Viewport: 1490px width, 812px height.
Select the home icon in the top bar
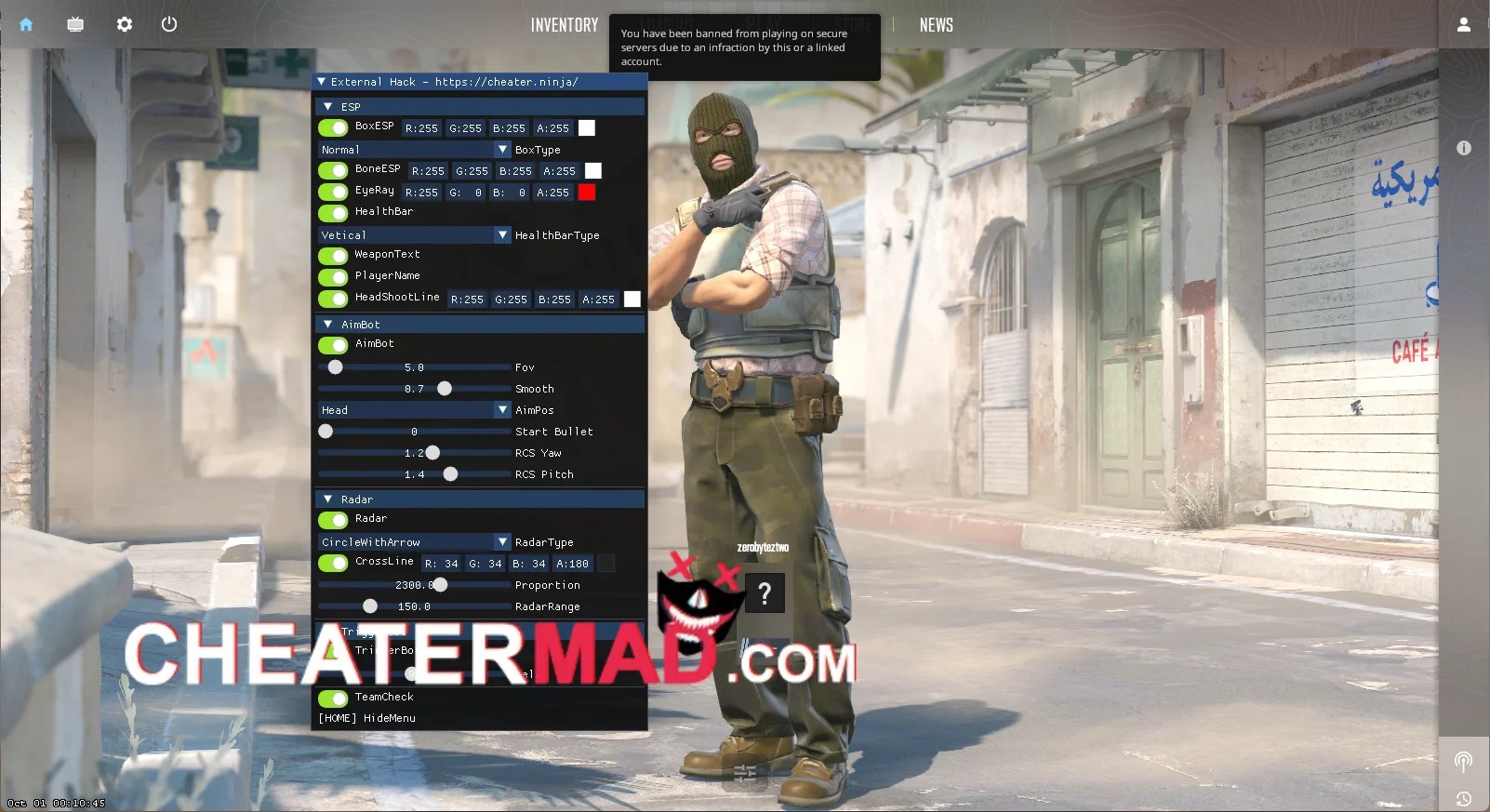(x=25, y=24)
